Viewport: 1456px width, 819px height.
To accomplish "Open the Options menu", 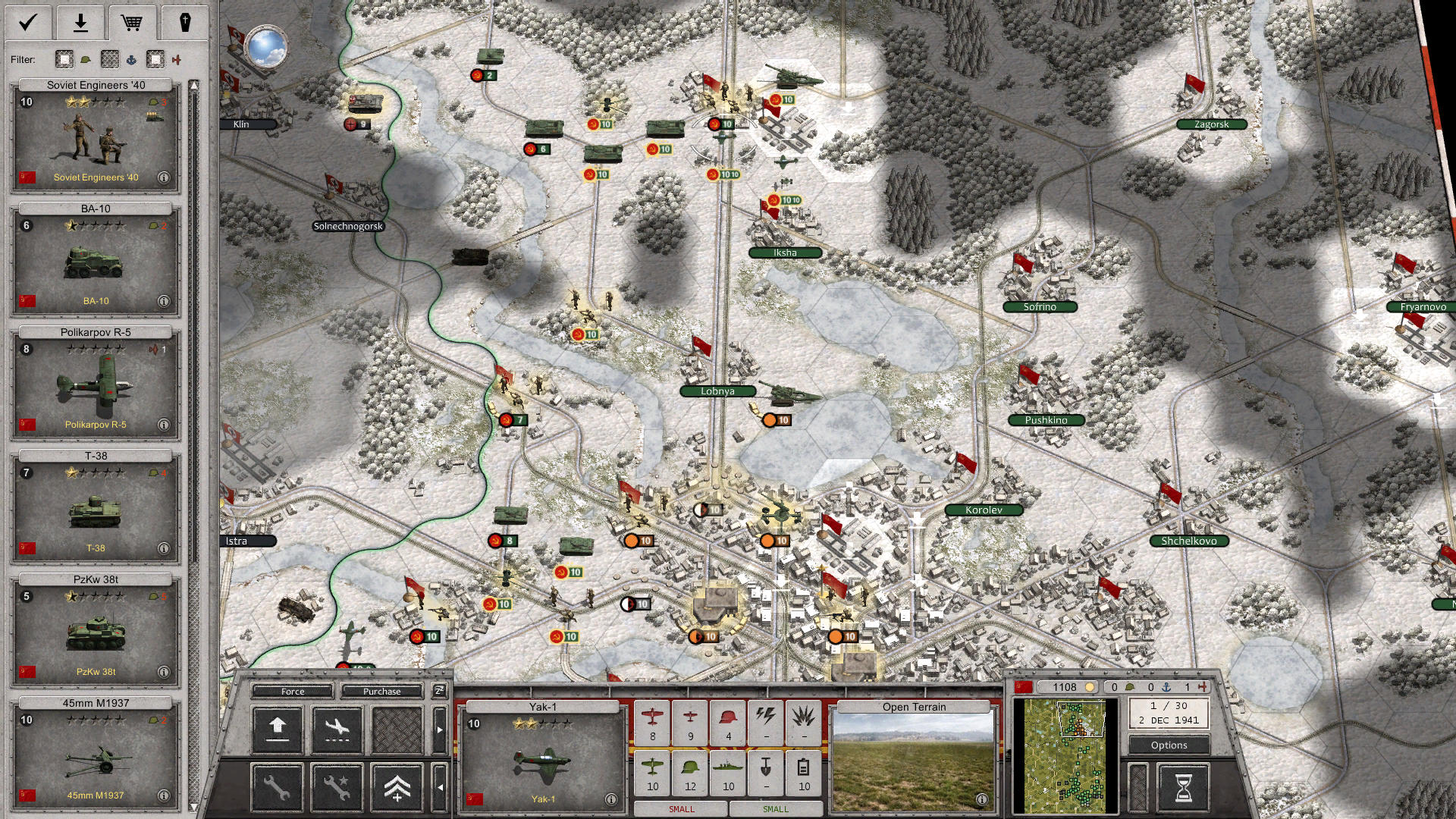I will (1169, 745).
